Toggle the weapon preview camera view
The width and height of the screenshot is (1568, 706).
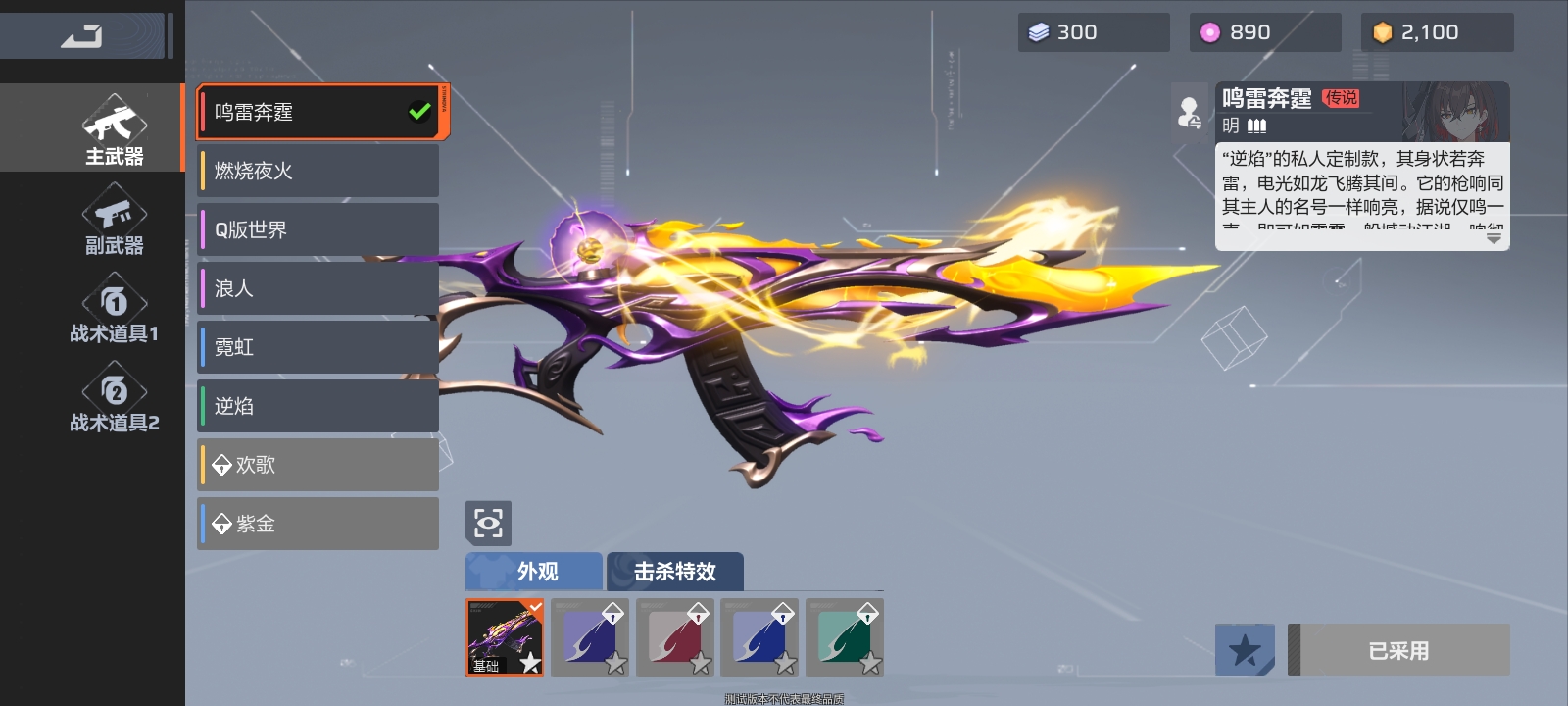(x=488, y=523)
